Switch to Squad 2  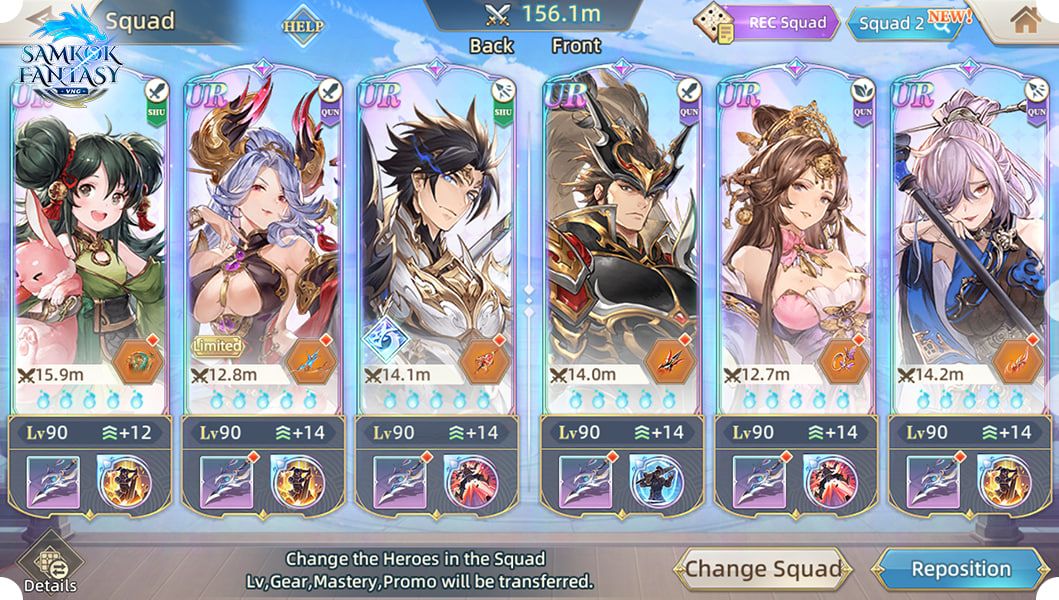pyautogui.click(x=902, y=24)
